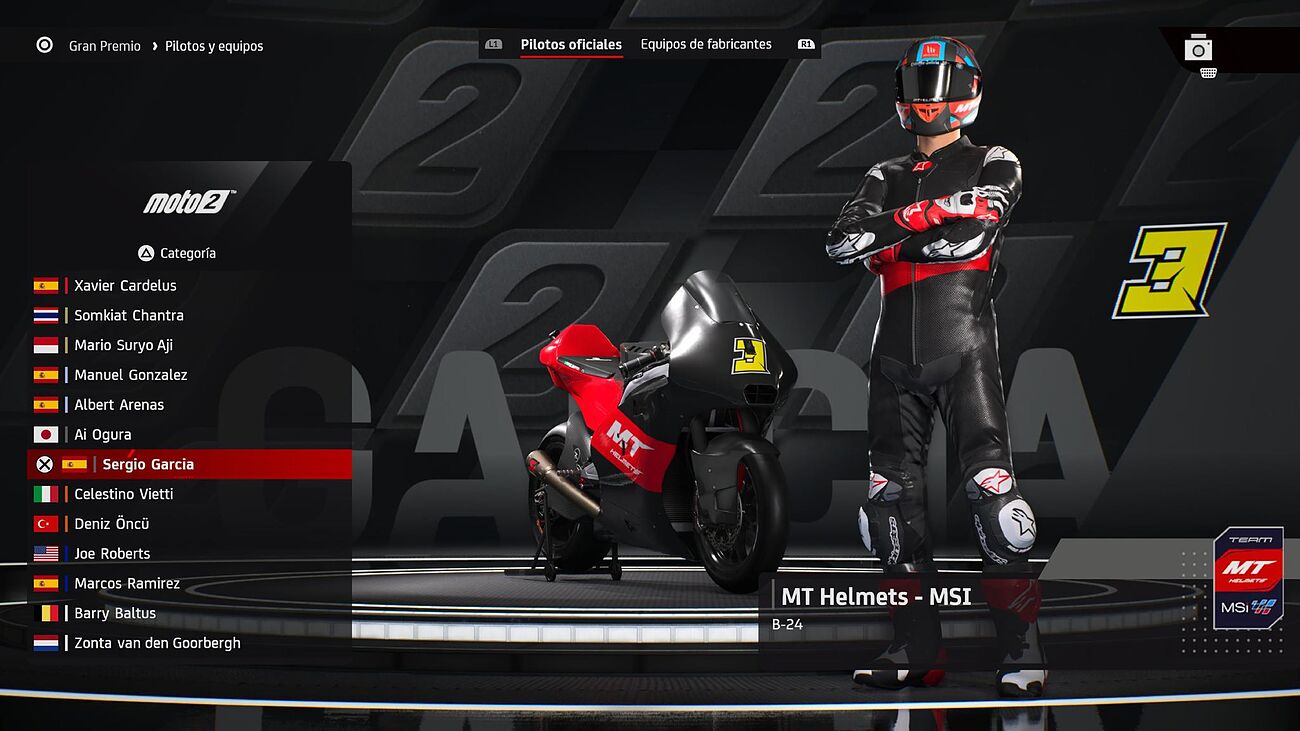
Task: Select rider Xavier Cardelus
Action: pos(125,286)
